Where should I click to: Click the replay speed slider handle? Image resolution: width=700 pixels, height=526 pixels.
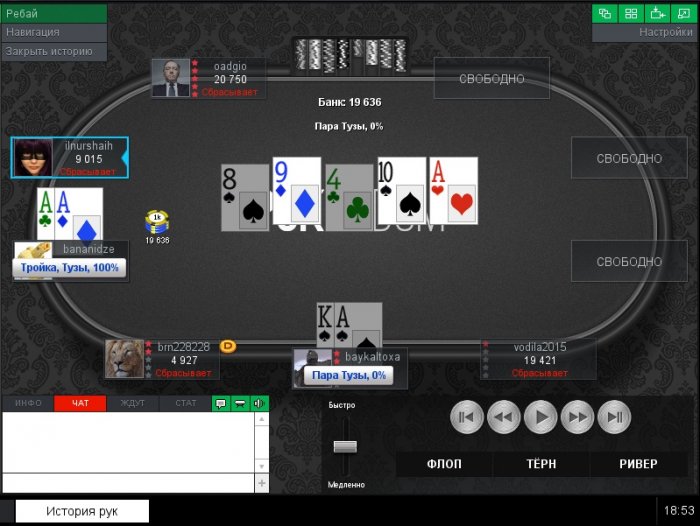click(345, 447)
